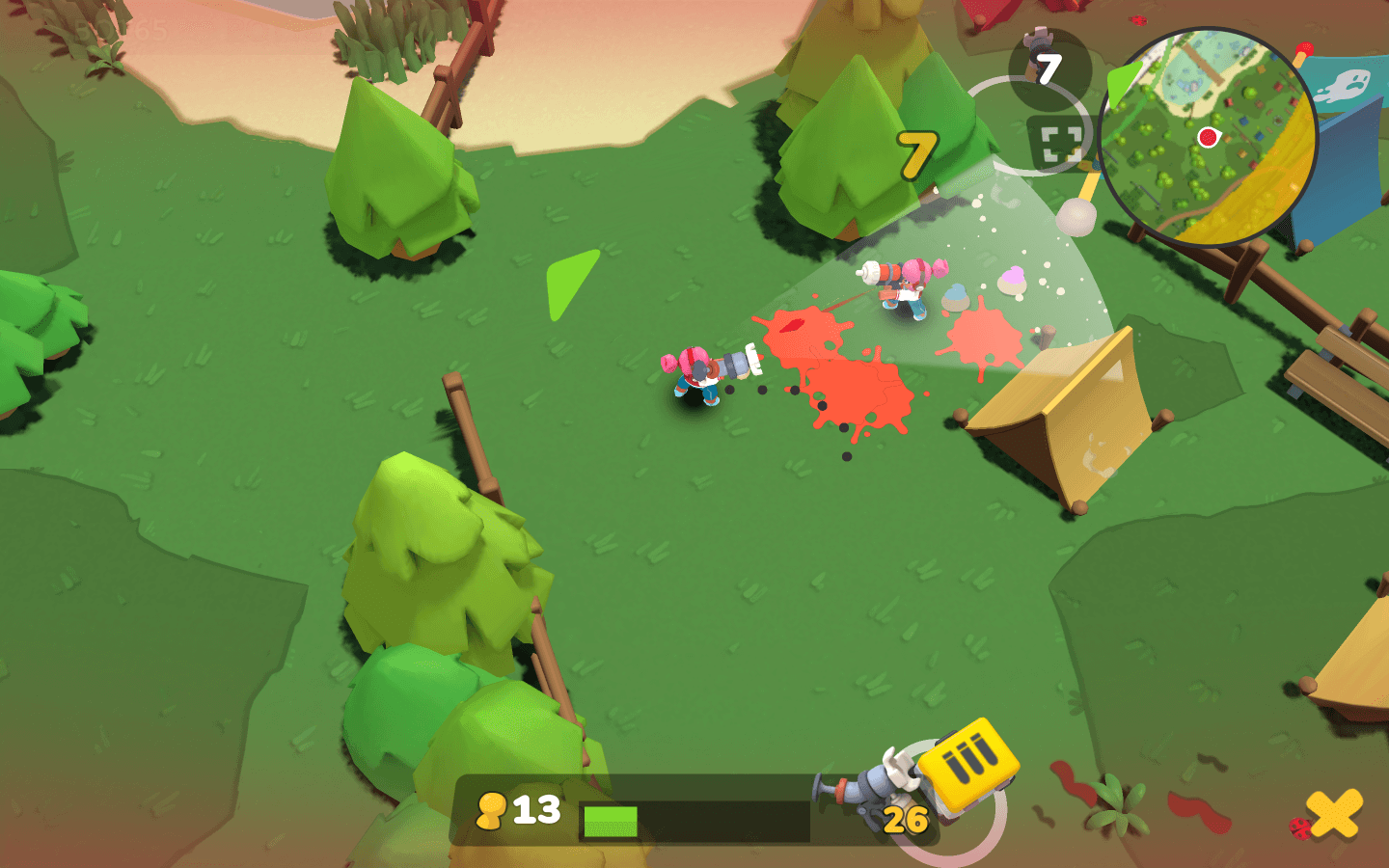Click the red player marker on minimap
This screenshot has width=1389, height=868.
[1207, 137]
